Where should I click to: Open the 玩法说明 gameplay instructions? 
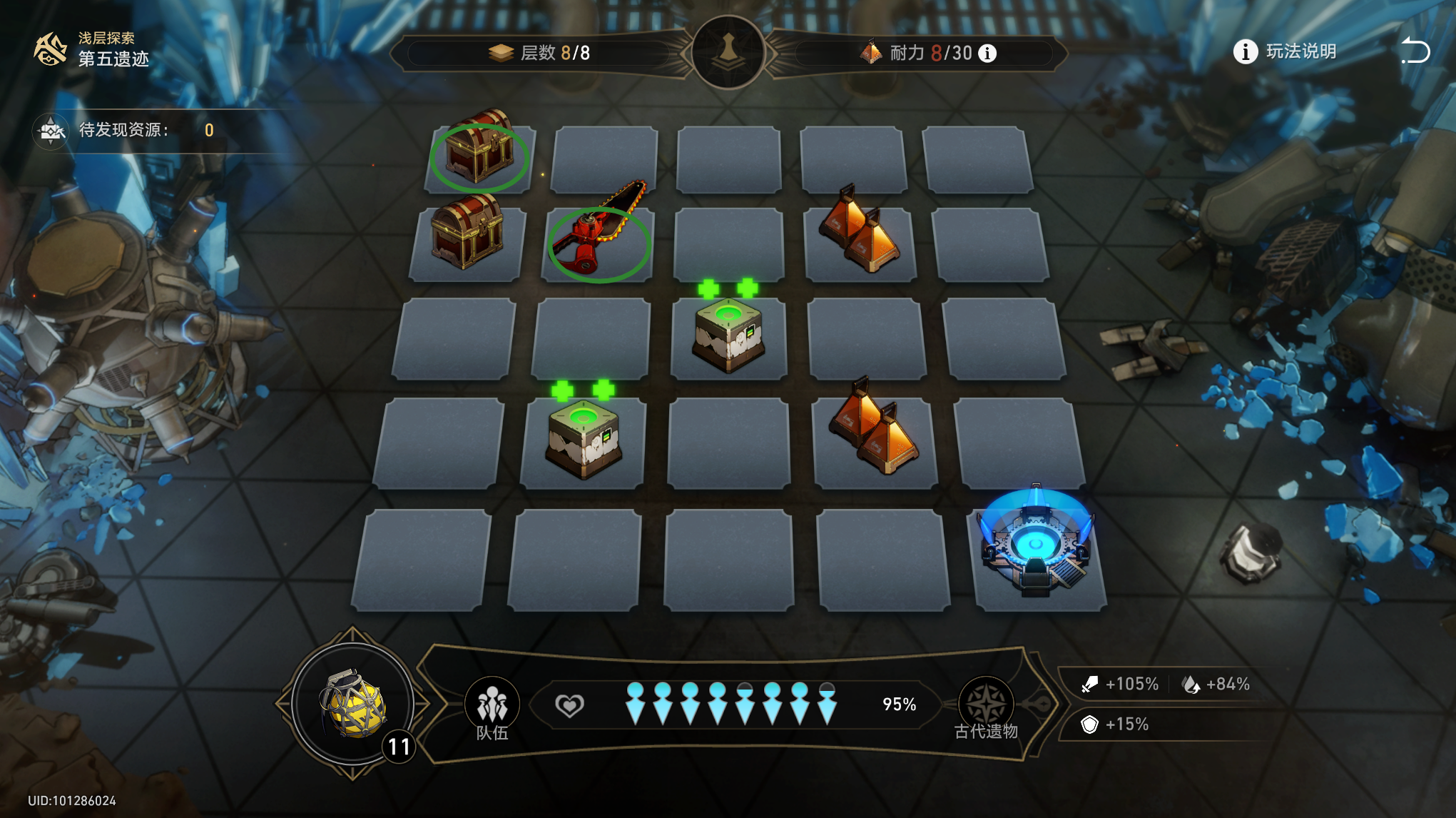tap(1285, 51)
